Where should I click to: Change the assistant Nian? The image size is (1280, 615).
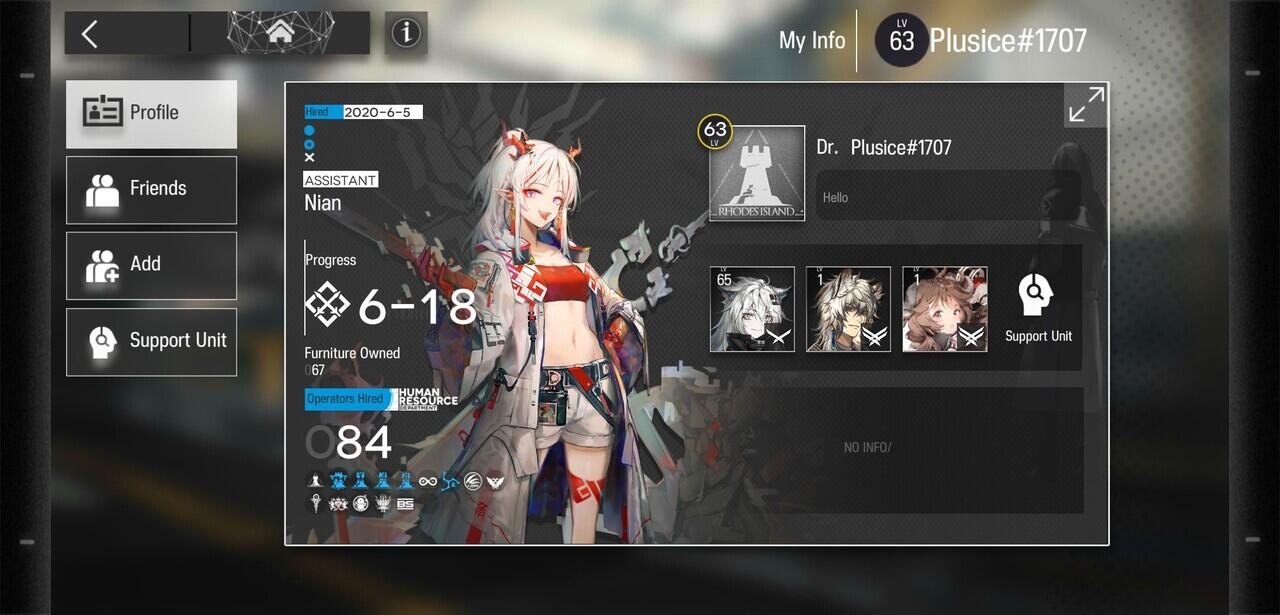[x=323, y=203]
